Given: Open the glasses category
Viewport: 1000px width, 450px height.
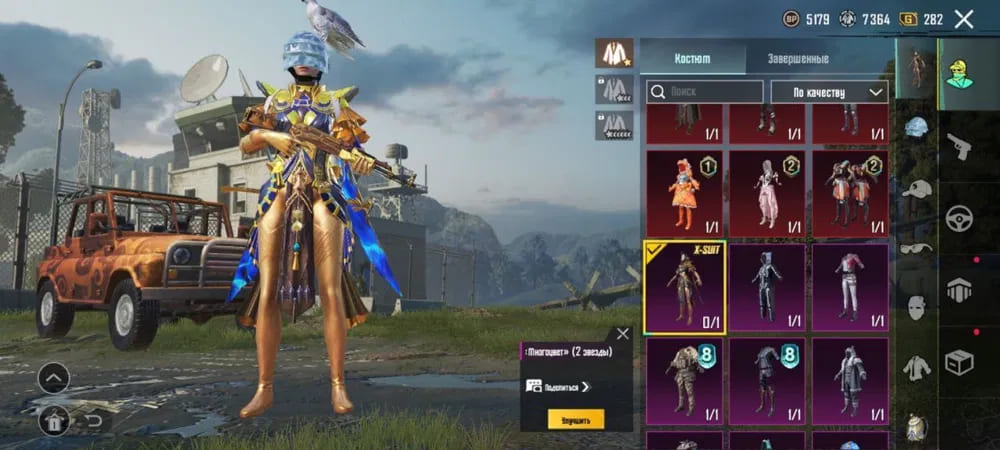Looking at the screenshot, I should (x=916, y=248).
